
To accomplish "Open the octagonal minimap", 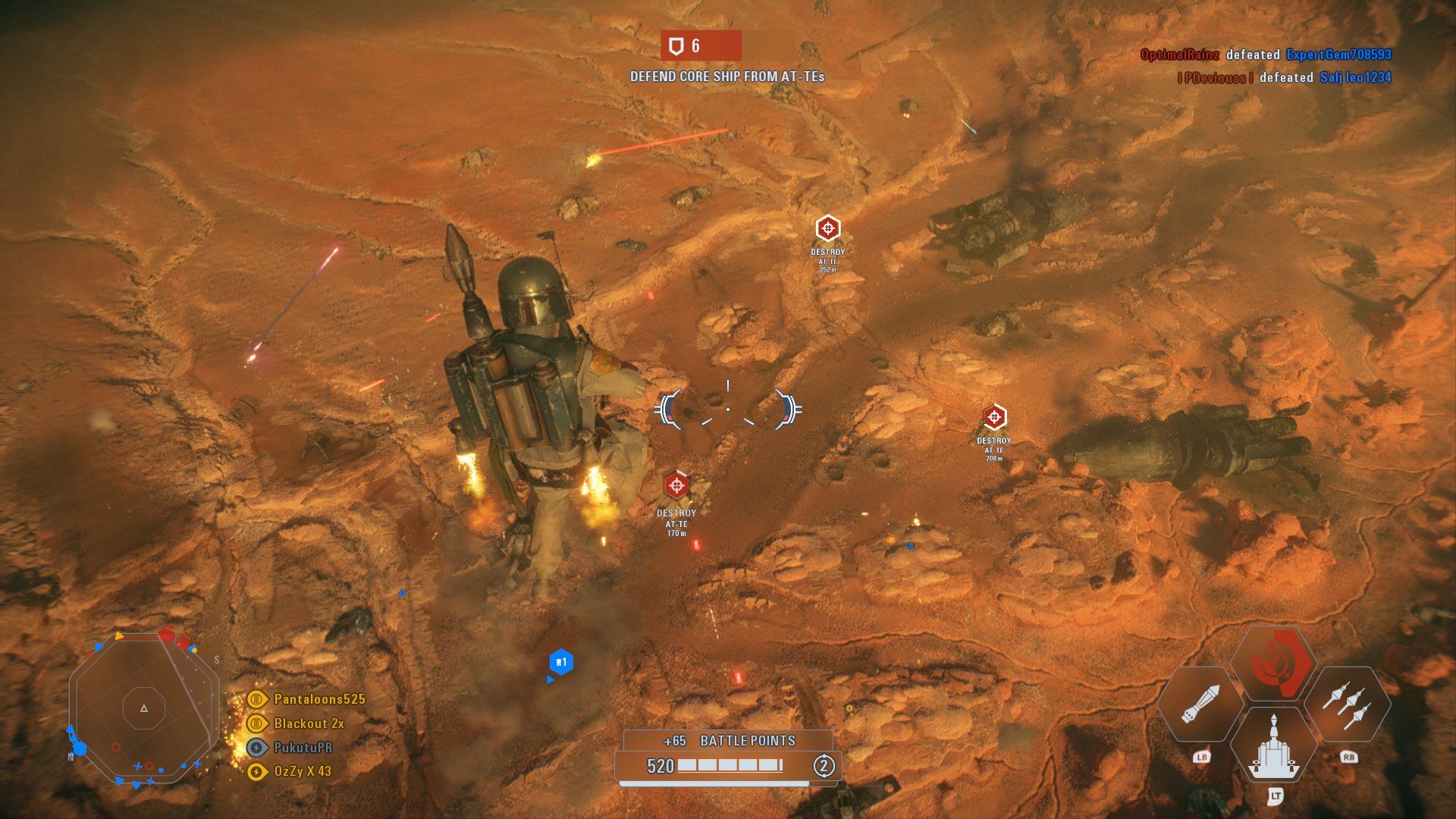I will tap(144, 708).
